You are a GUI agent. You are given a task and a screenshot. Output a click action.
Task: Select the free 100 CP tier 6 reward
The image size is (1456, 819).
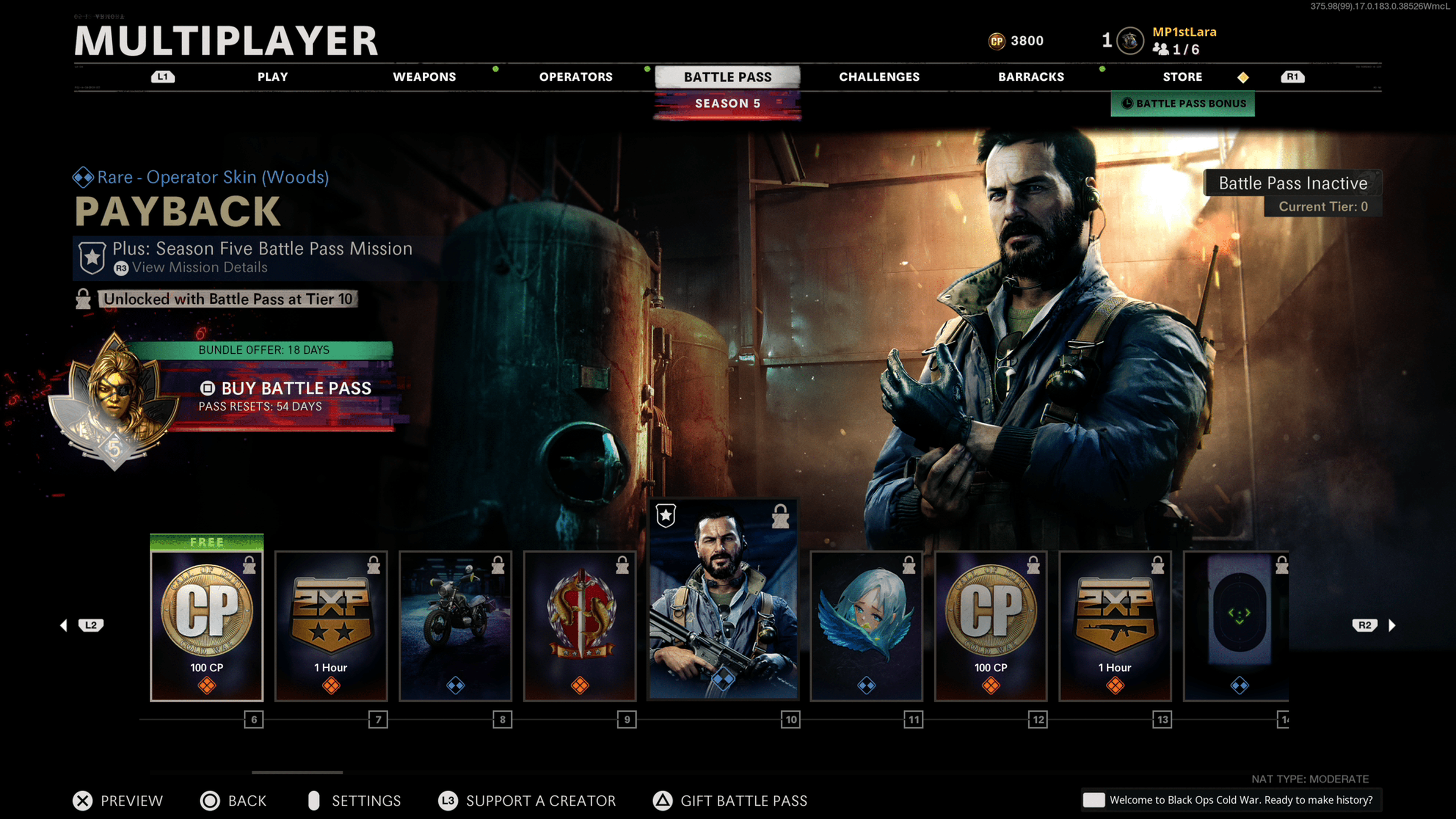[207, 625]
